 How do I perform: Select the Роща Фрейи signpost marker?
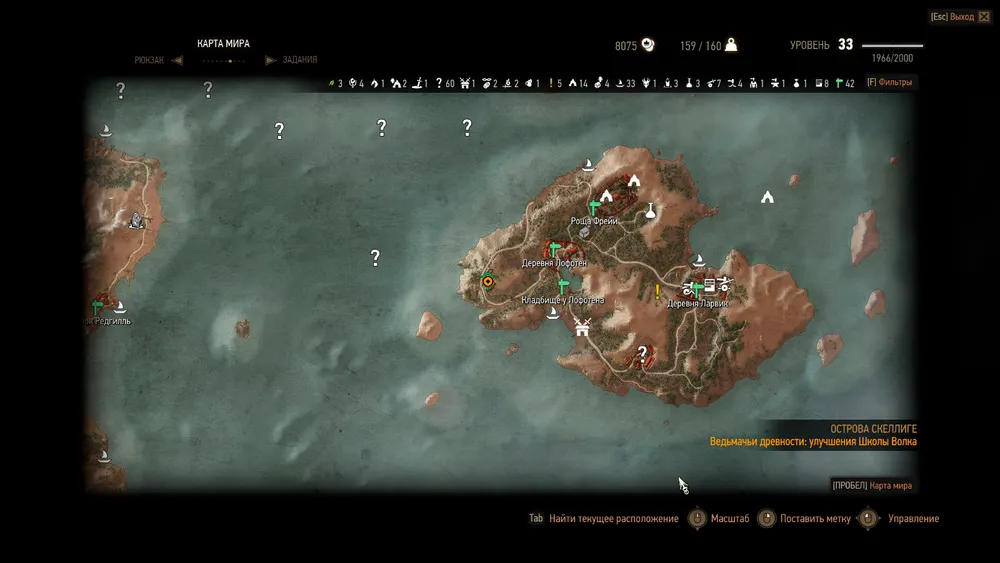pos(593,208)
